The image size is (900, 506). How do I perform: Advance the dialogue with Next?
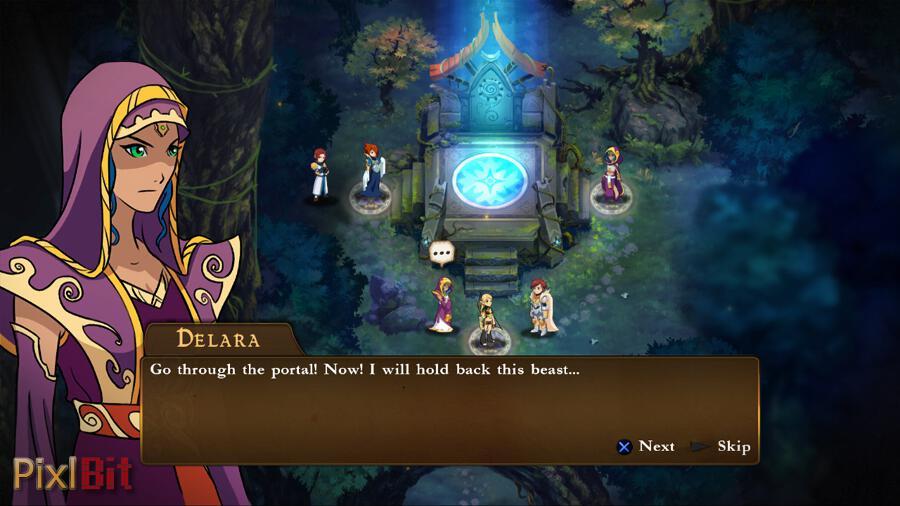(x=646, y=446)
